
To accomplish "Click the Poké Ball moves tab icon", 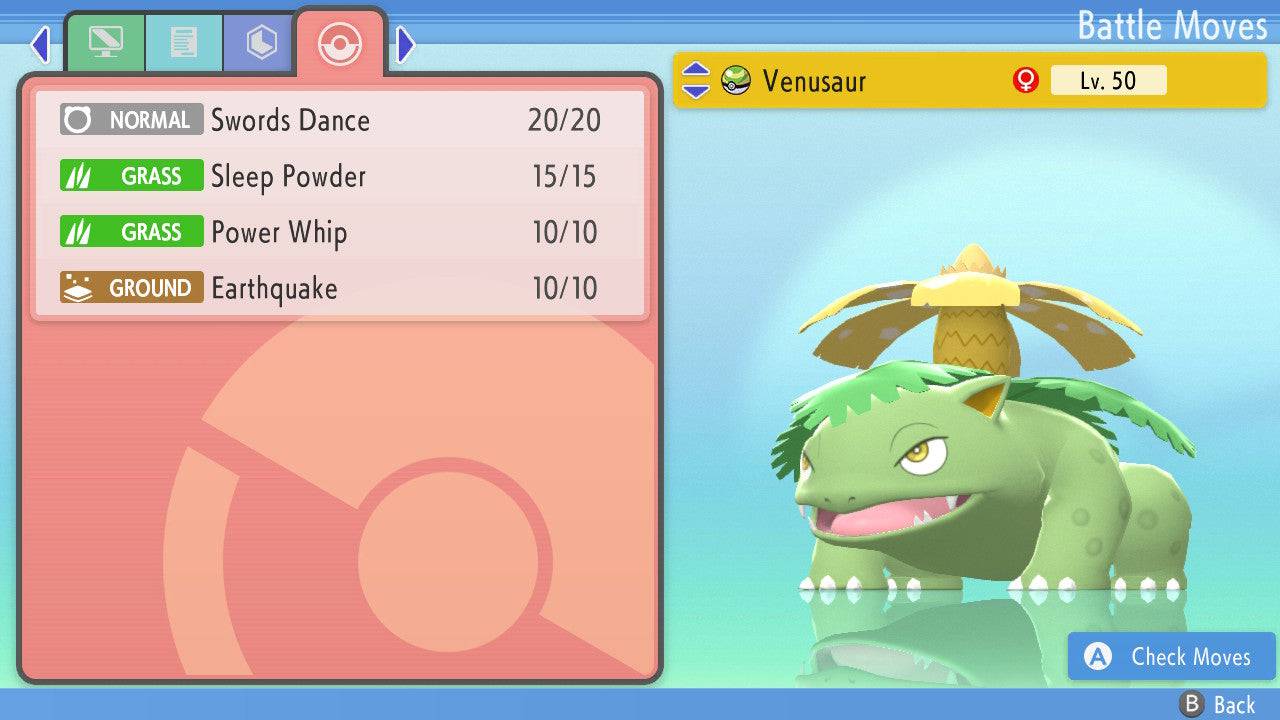I will tap(340, 44).
